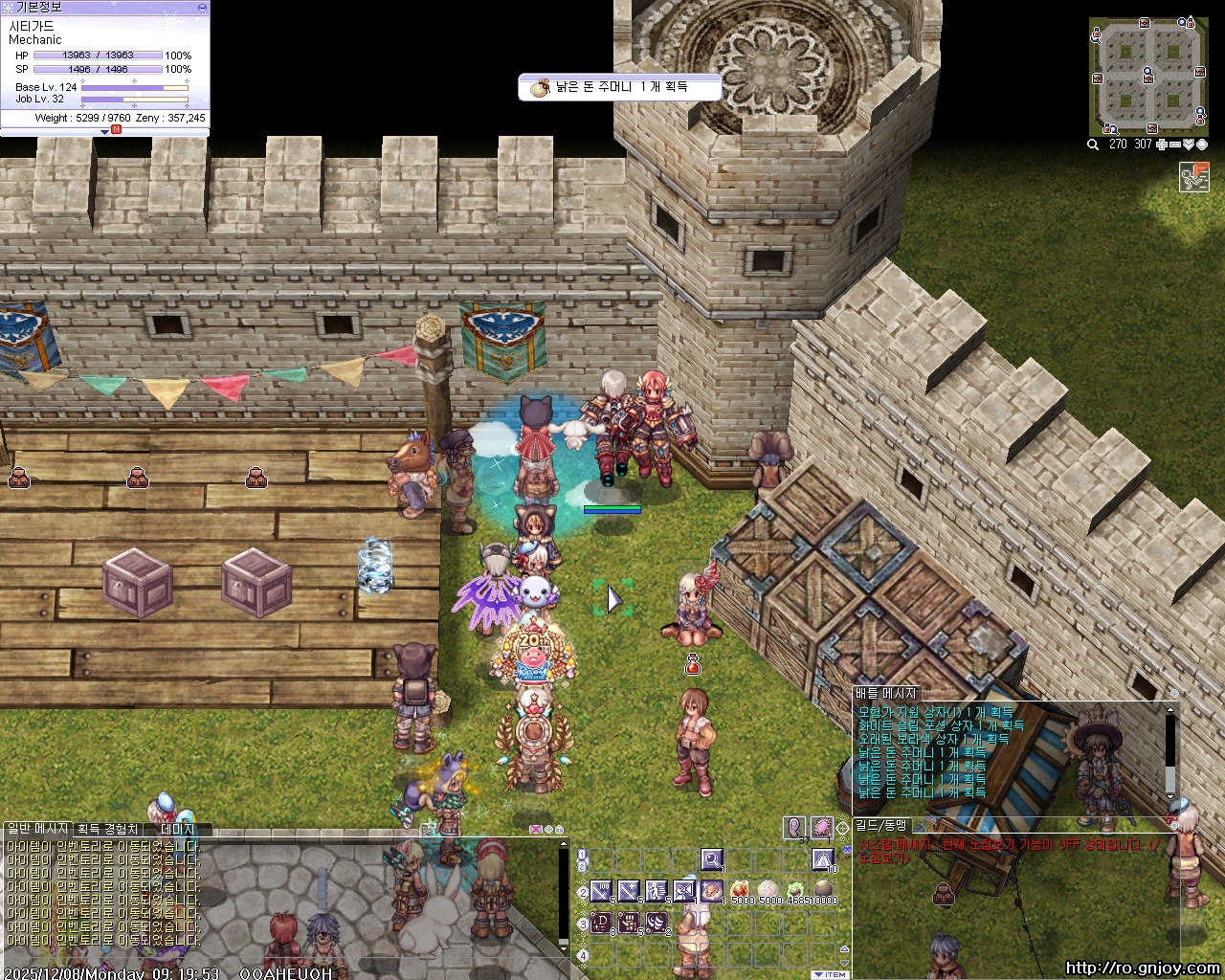This screenshot has height=980, width=1225.
Task: Activate the tent-shaped hotbar skill
Action: click(x=822, y=859)
